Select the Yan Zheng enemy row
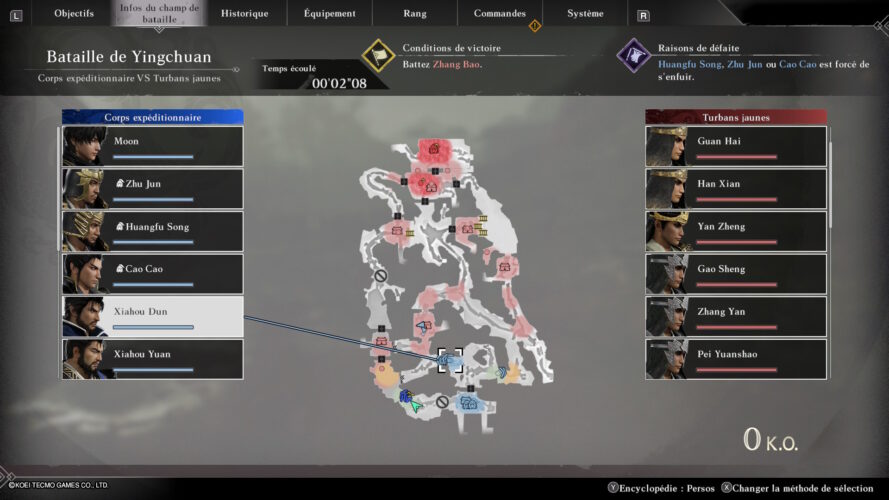Screen dimensions: 889x500 (736, 231)
